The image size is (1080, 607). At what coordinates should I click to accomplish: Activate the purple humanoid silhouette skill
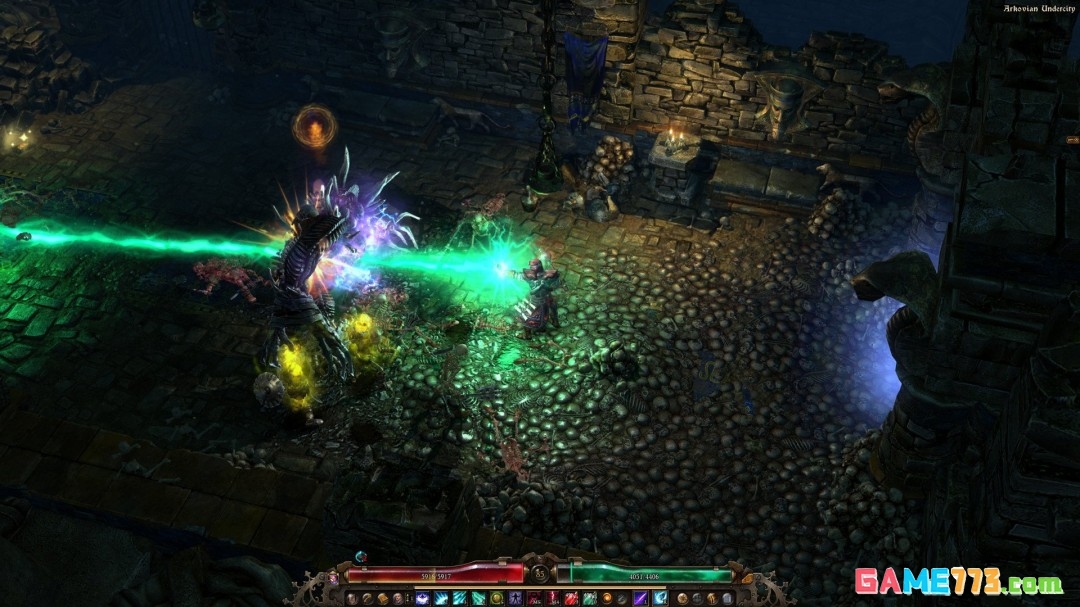515,598
